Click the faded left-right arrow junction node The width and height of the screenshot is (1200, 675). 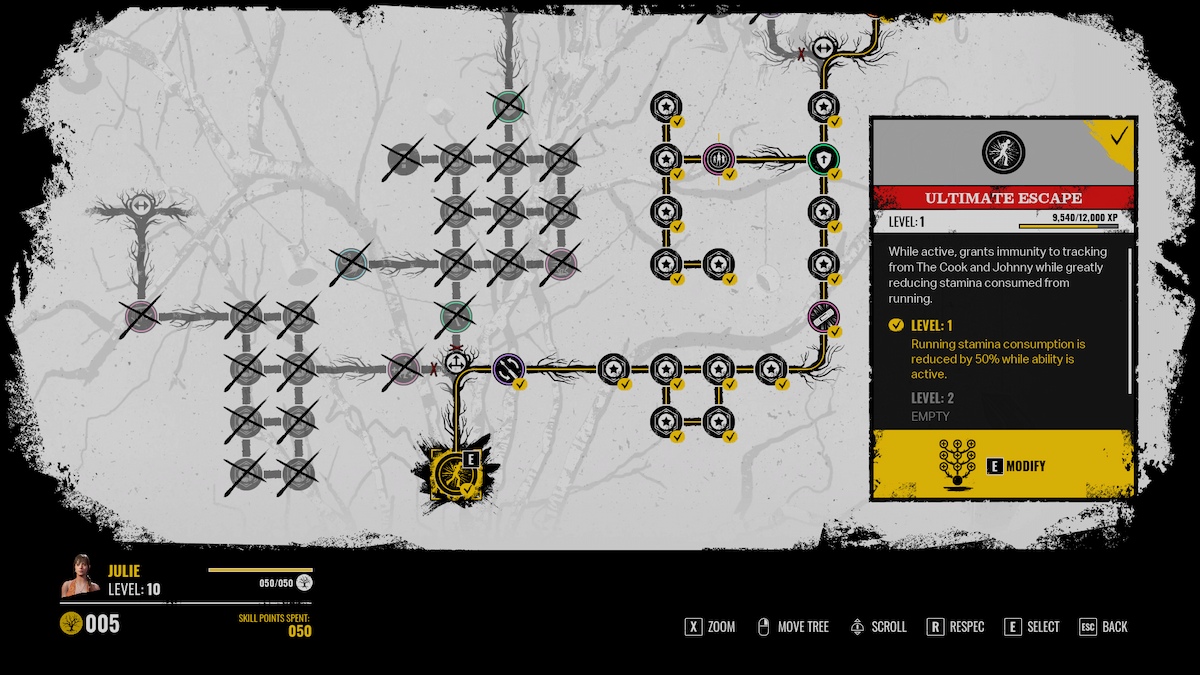click(x=141, y=207)
